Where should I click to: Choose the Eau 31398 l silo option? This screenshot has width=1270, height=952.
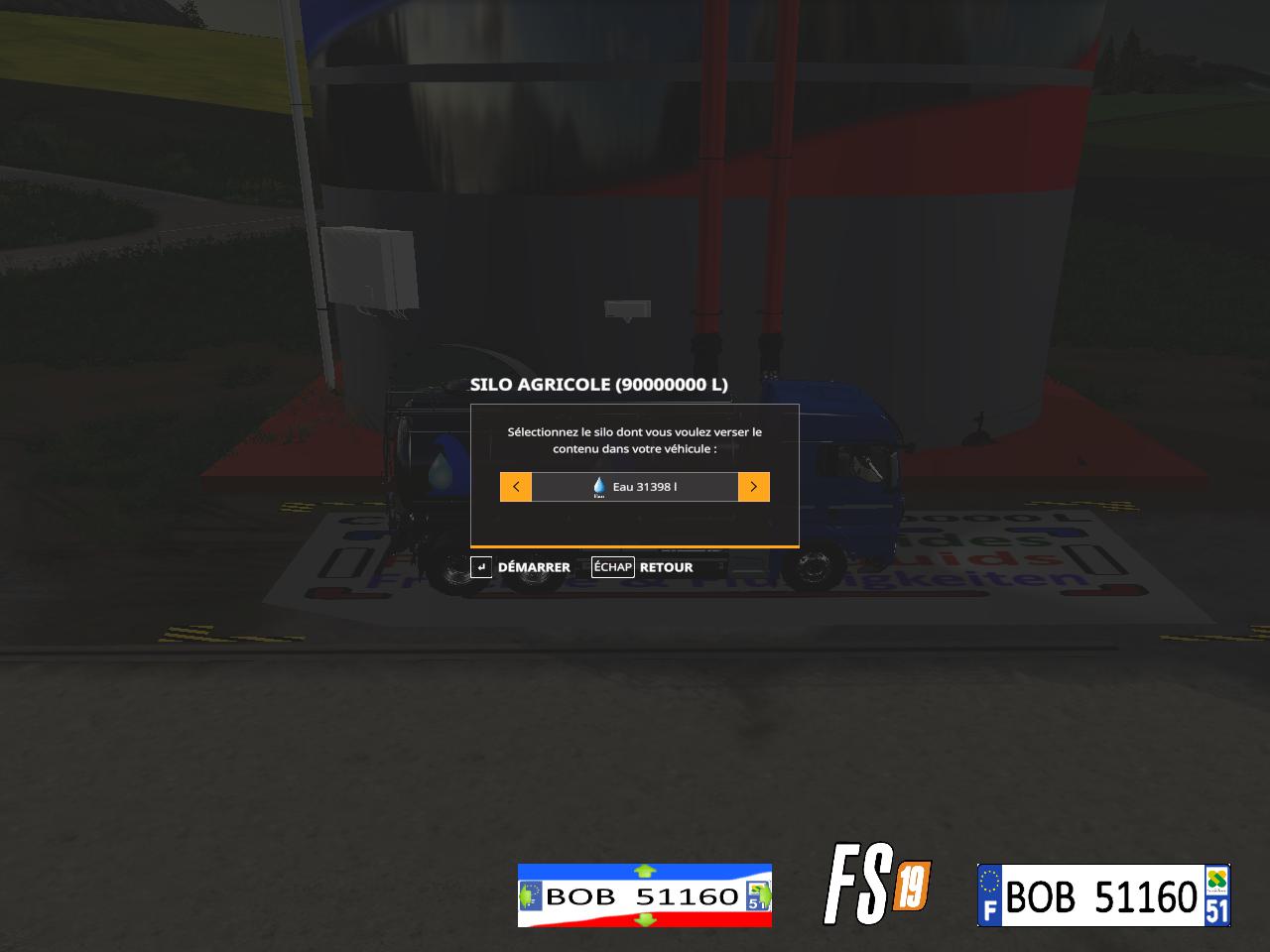pos(635,487)
